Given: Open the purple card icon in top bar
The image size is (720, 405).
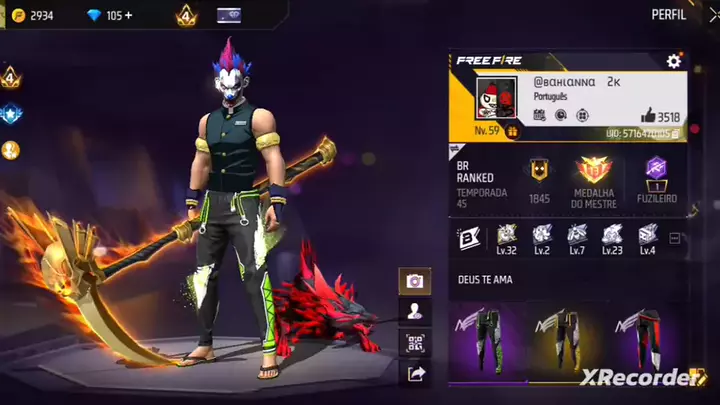Looking at the screenshot, I should pyautogui.click(x=229, y=15).
